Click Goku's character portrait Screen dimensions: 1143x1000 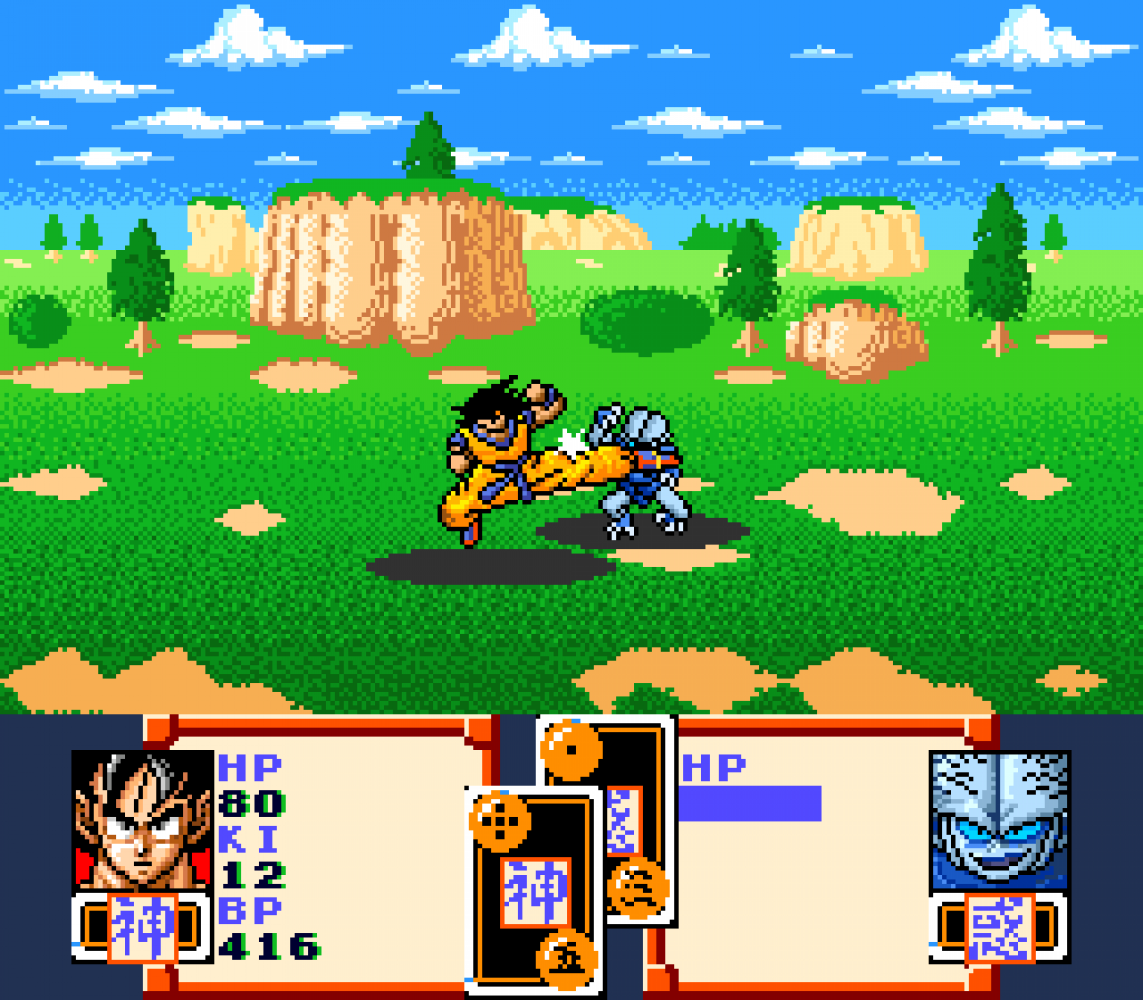click(x=143, y=820)
